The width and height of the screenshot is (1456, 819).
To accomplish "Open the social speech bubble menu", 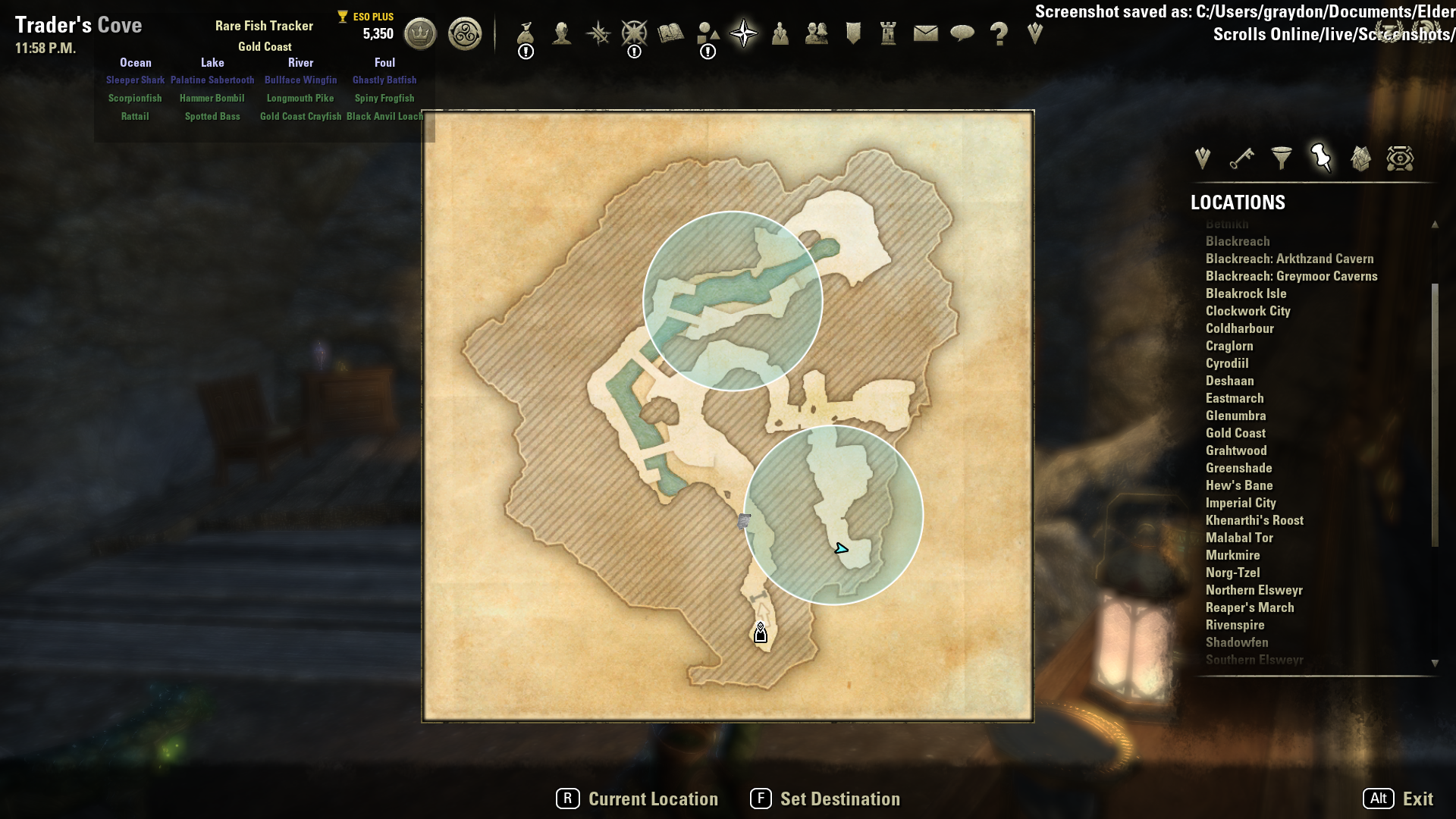I will coord(962,33).
